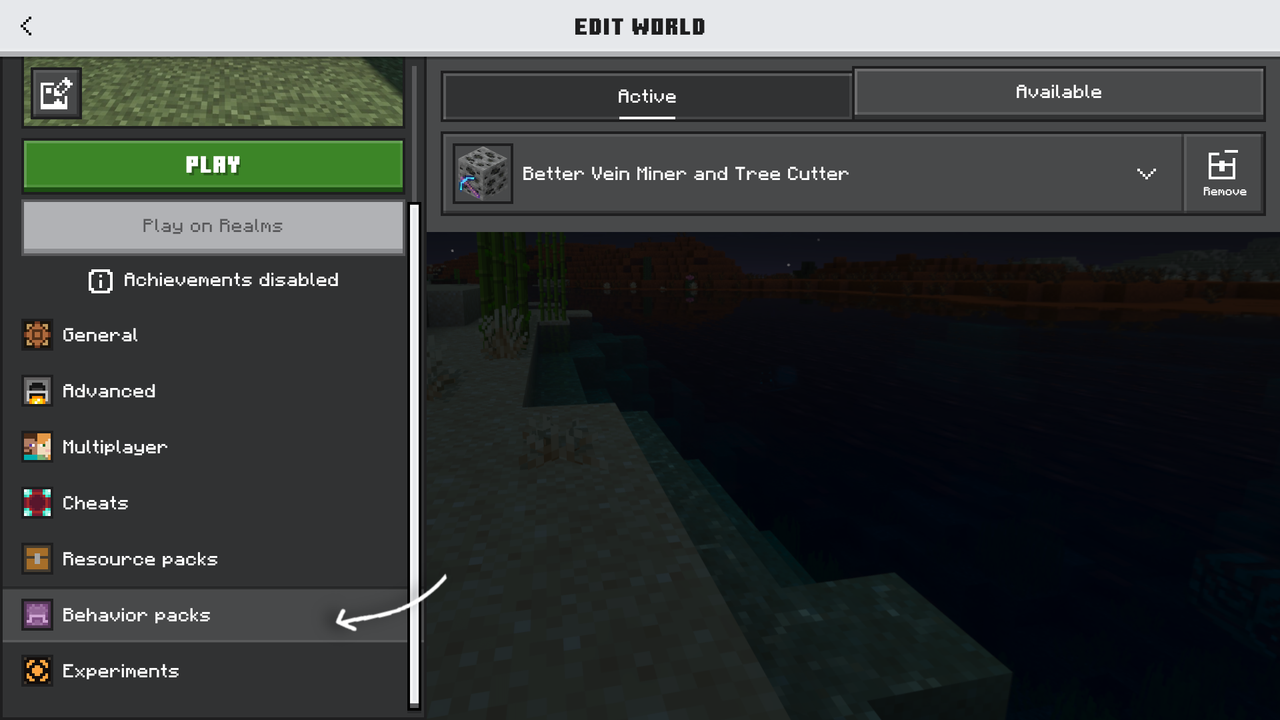This screenshot has height=720, width=1280.
Task: Select the Advanced settings icon
Action: tap(37, 390)
